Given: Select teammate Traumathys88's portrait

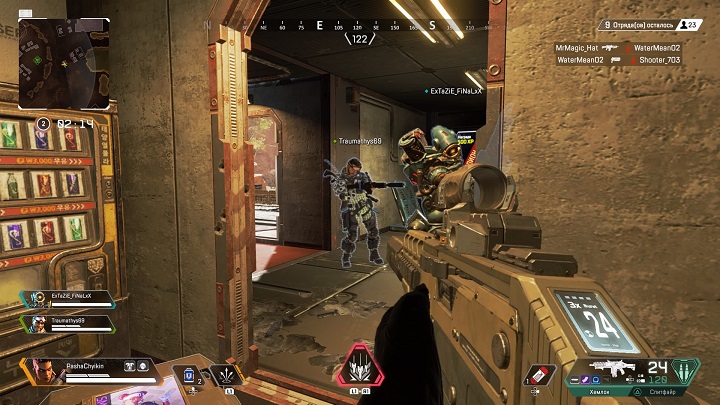Looking at the screenshot, I should (x=37, y=323).
